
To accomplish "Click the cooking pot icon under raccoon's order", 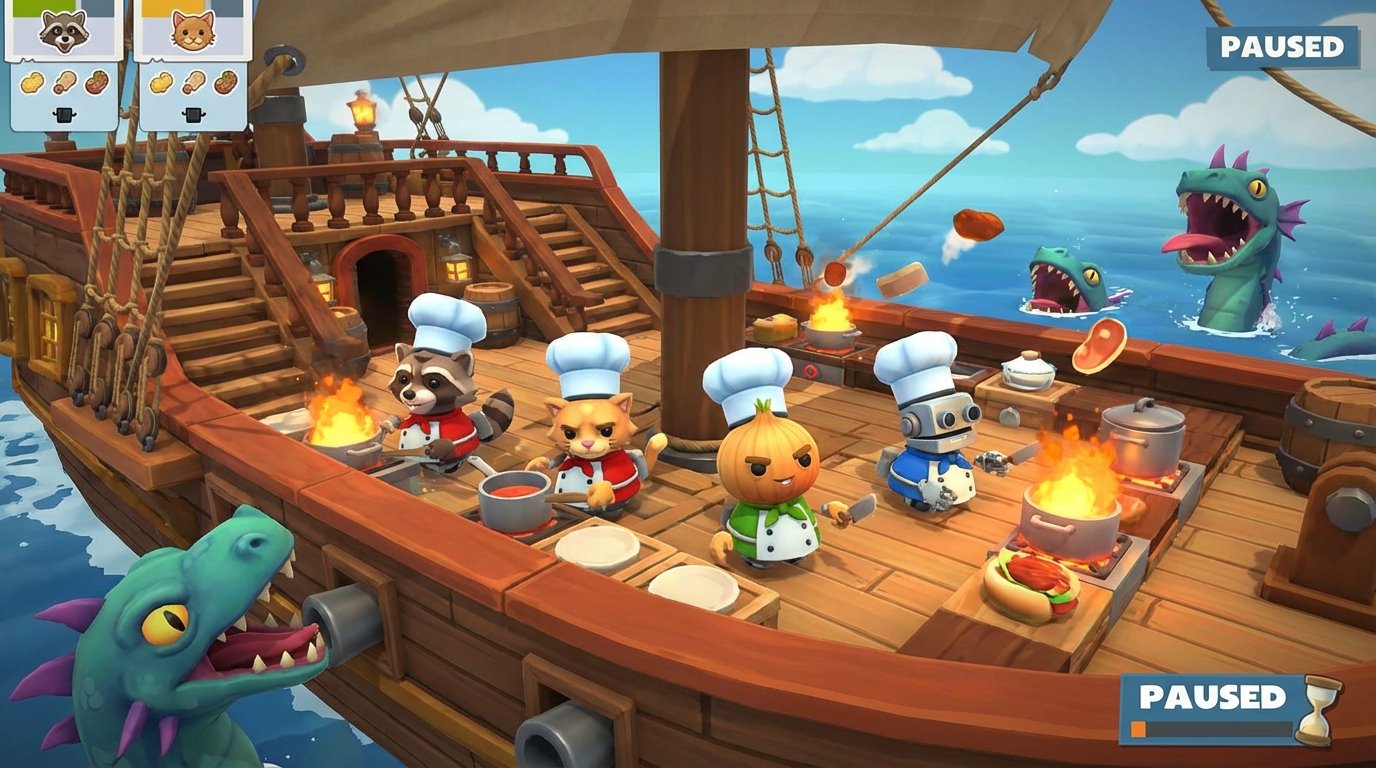I will [65, 114].
